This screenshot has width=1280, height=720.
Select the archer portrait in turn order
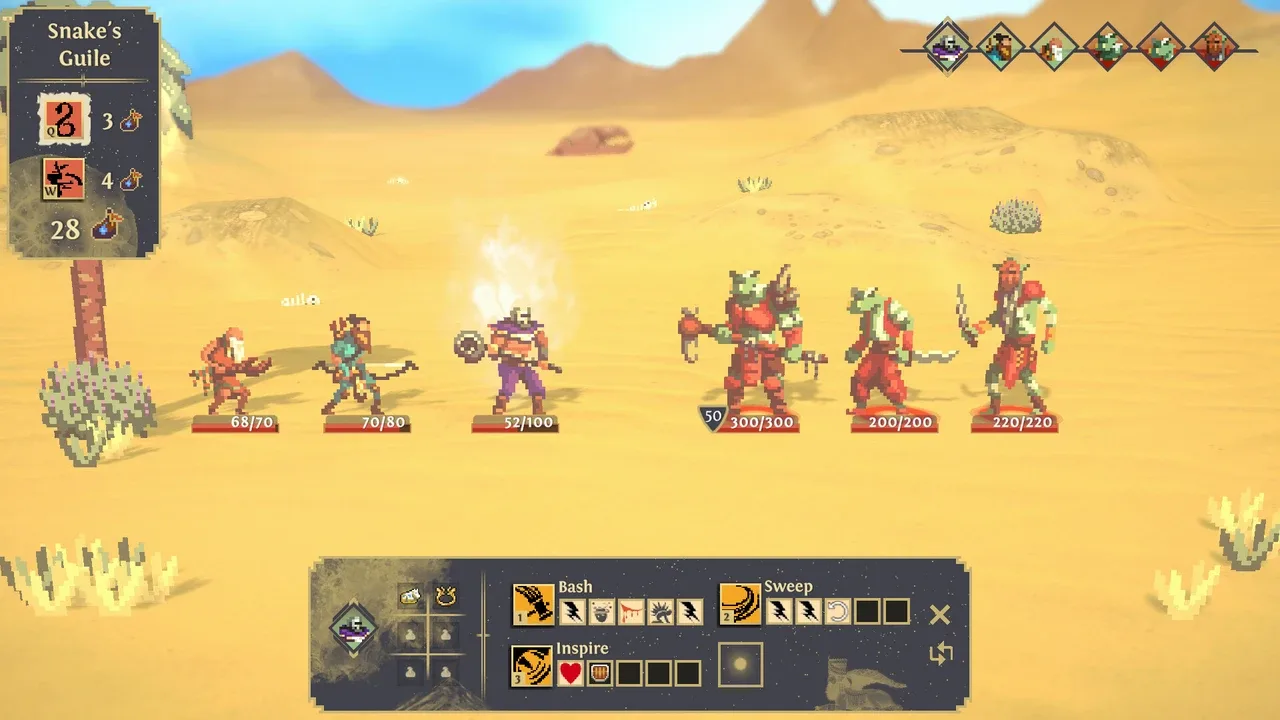pos(1000,46)
